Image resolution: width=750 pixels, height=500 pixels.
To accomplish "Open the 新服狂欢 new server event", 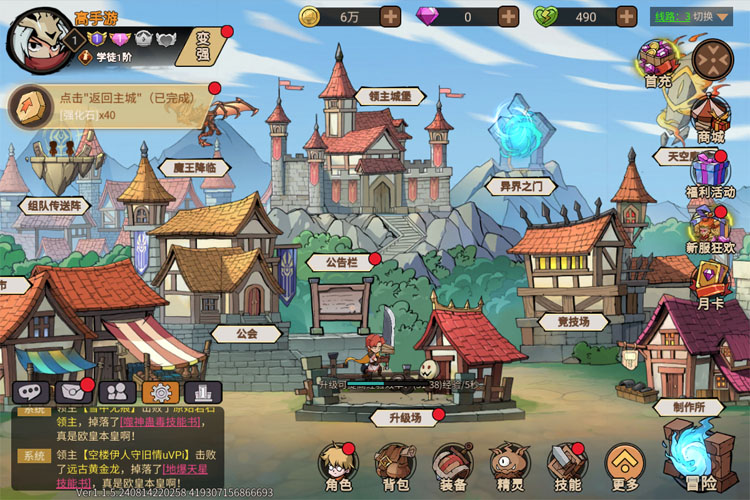I will [710, 228].
